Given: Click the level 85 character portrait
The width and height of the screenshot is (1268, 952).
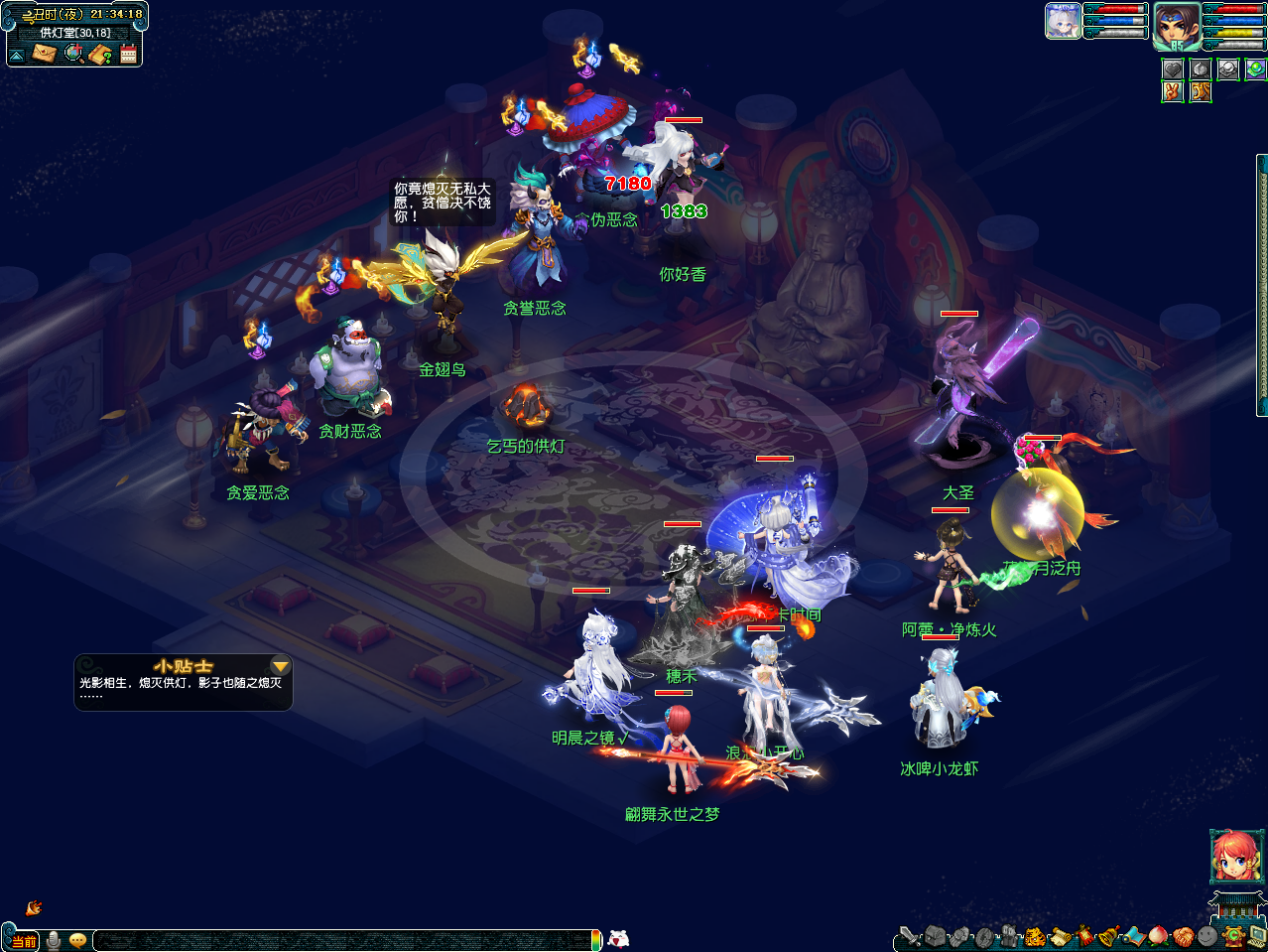Looking at the screenshot, I should point(1176,26).
